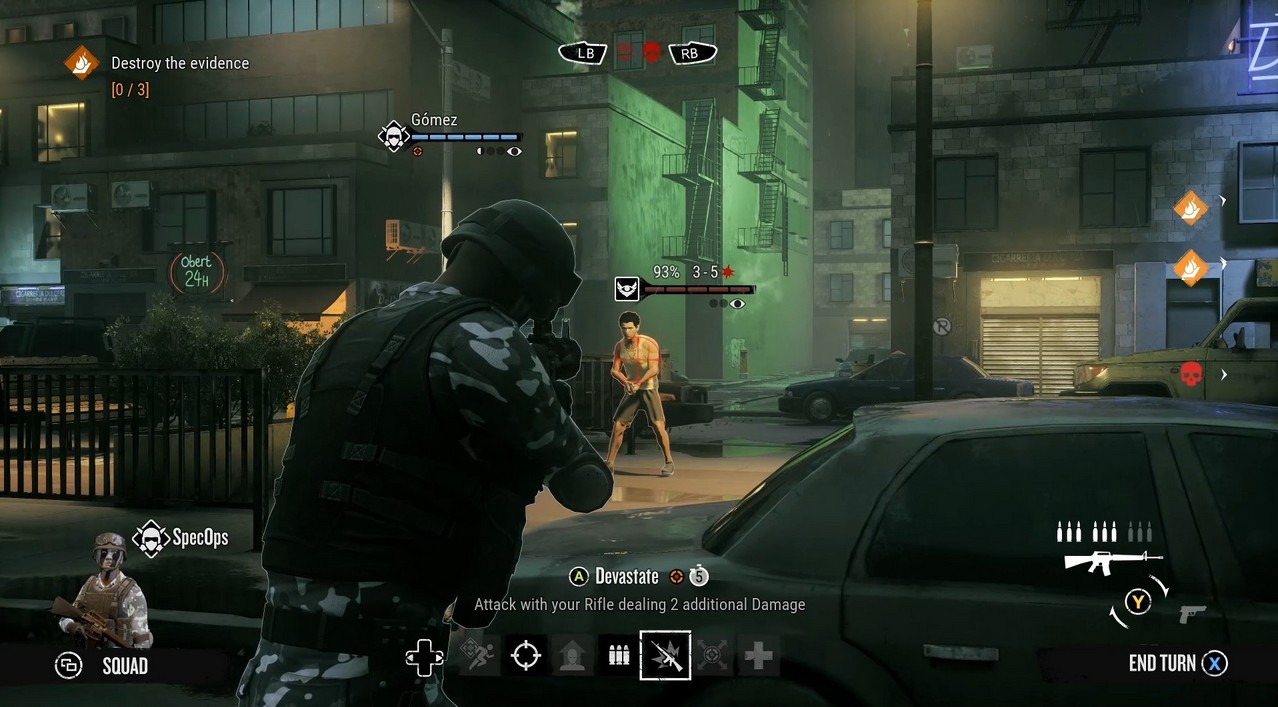This screenshot has height=707, width=1278.
Task: Activate the three-bullets reload ability
Action: 619,656
